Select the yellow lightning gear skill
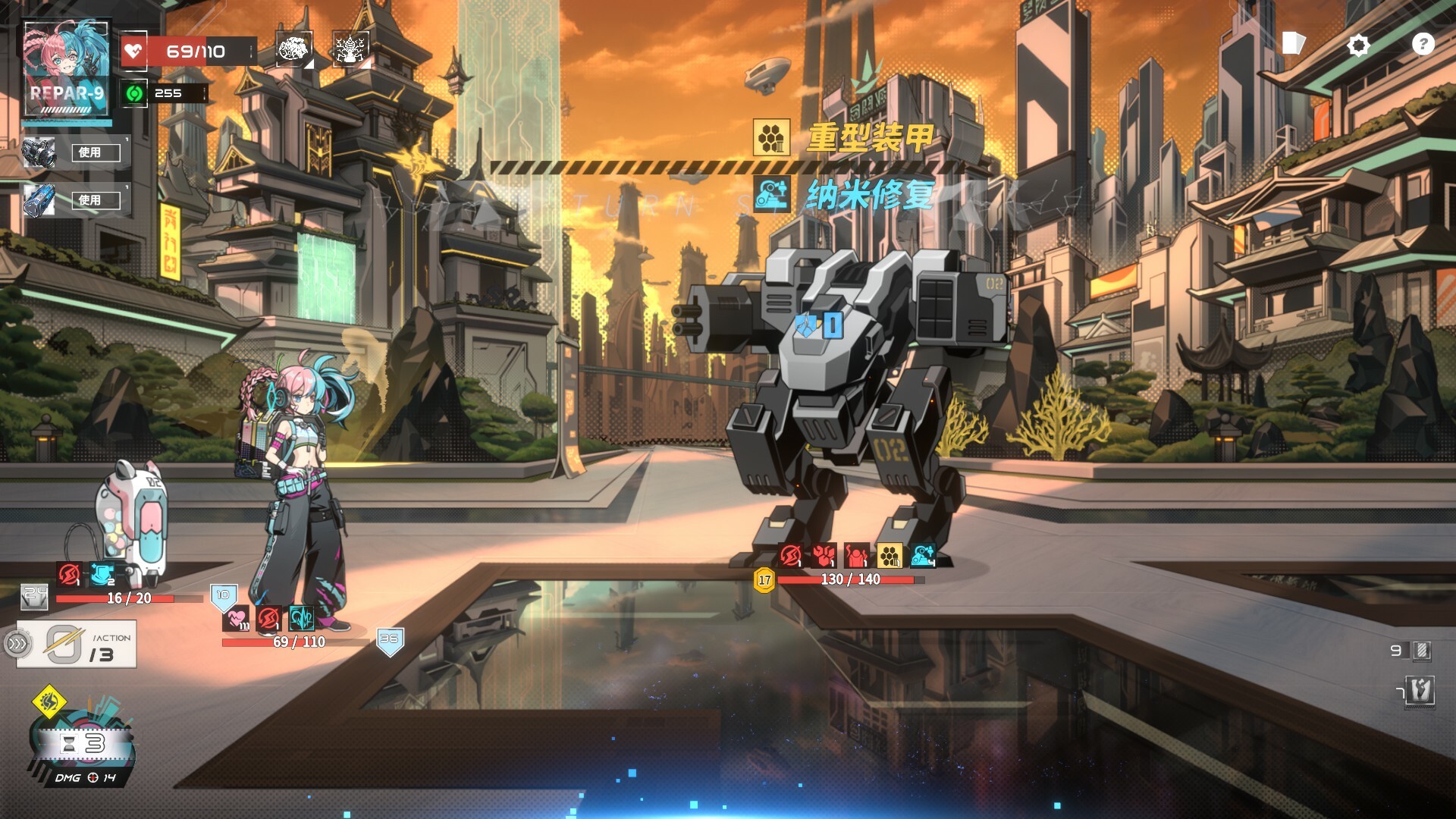1456x819 pixels. click(x=49, y=701)
